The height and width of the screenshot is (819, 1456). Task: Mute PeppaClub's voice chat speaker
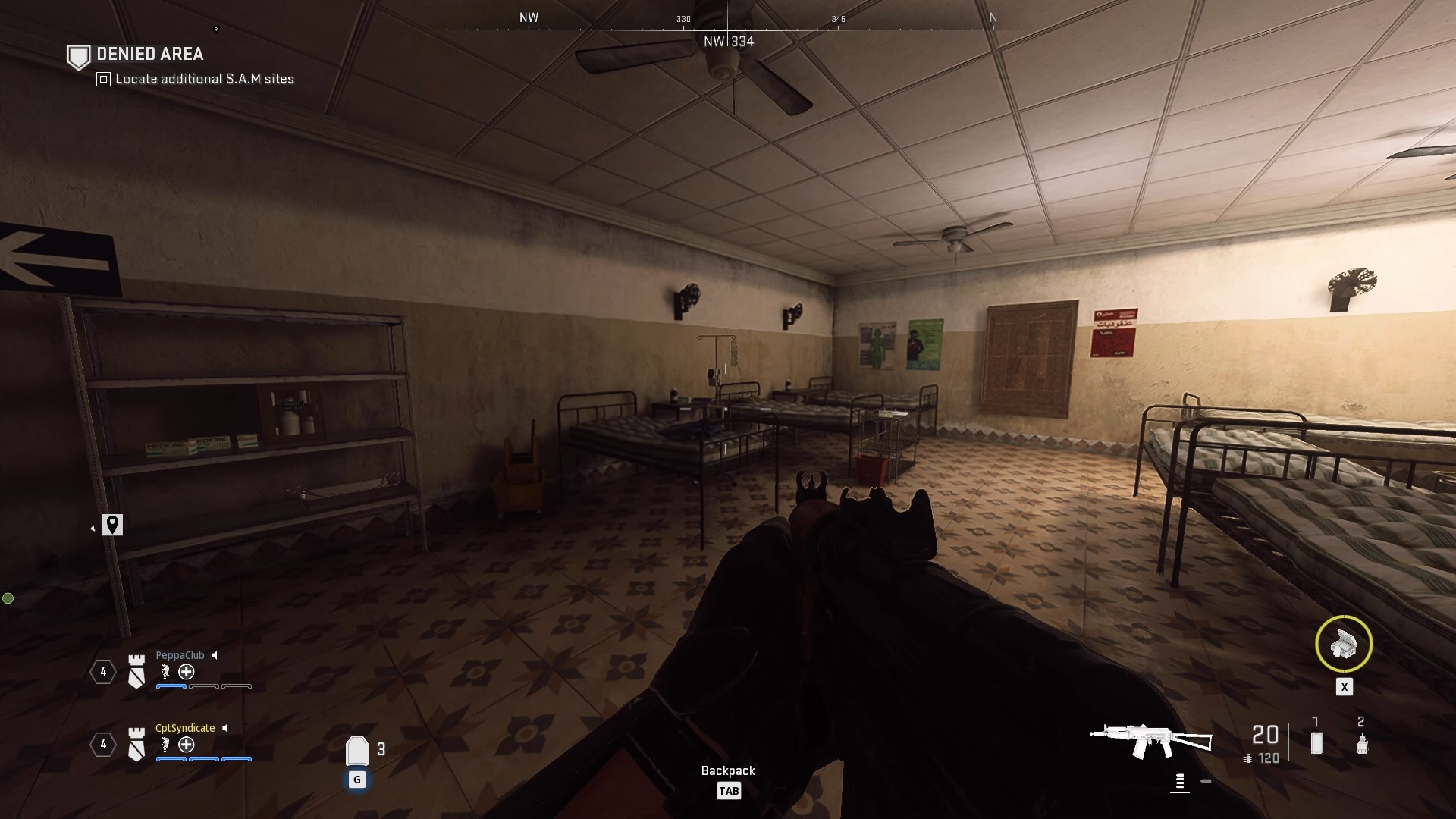click(216, 654)
